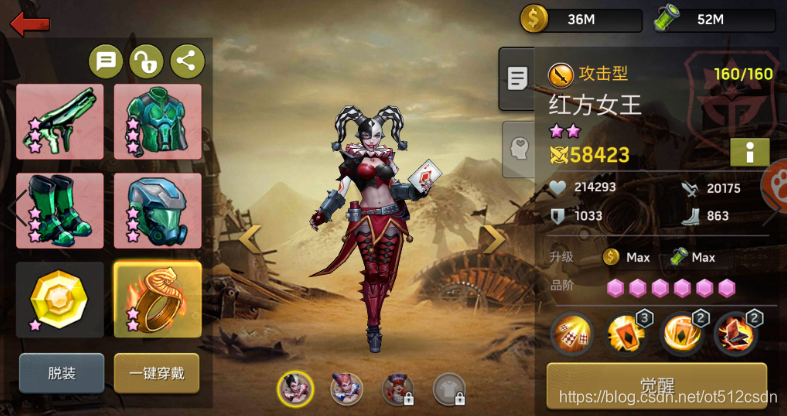Select the green chest armor slot

[157, 122]
